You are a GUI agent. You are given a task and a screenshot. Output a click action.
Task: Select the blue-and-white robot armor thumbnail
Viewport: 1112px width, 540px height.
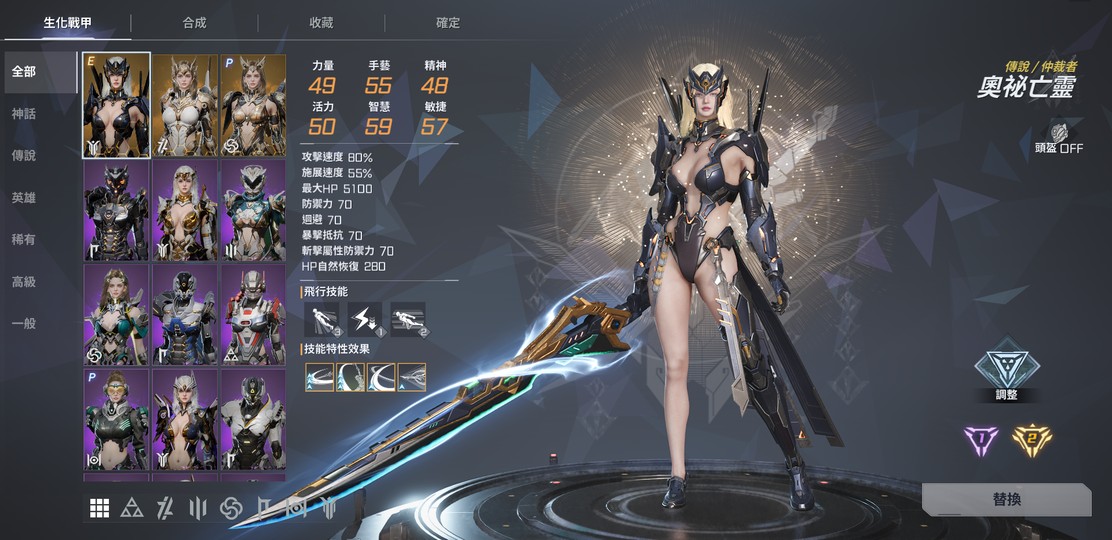tap(184, 314)
